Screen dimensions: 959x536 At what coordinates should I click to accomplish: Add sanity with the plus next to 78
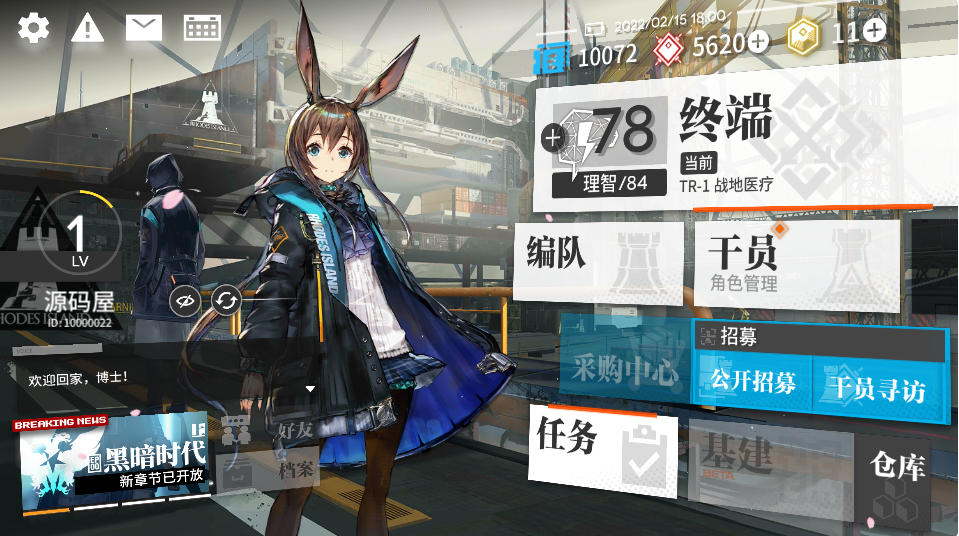(552, 138)
